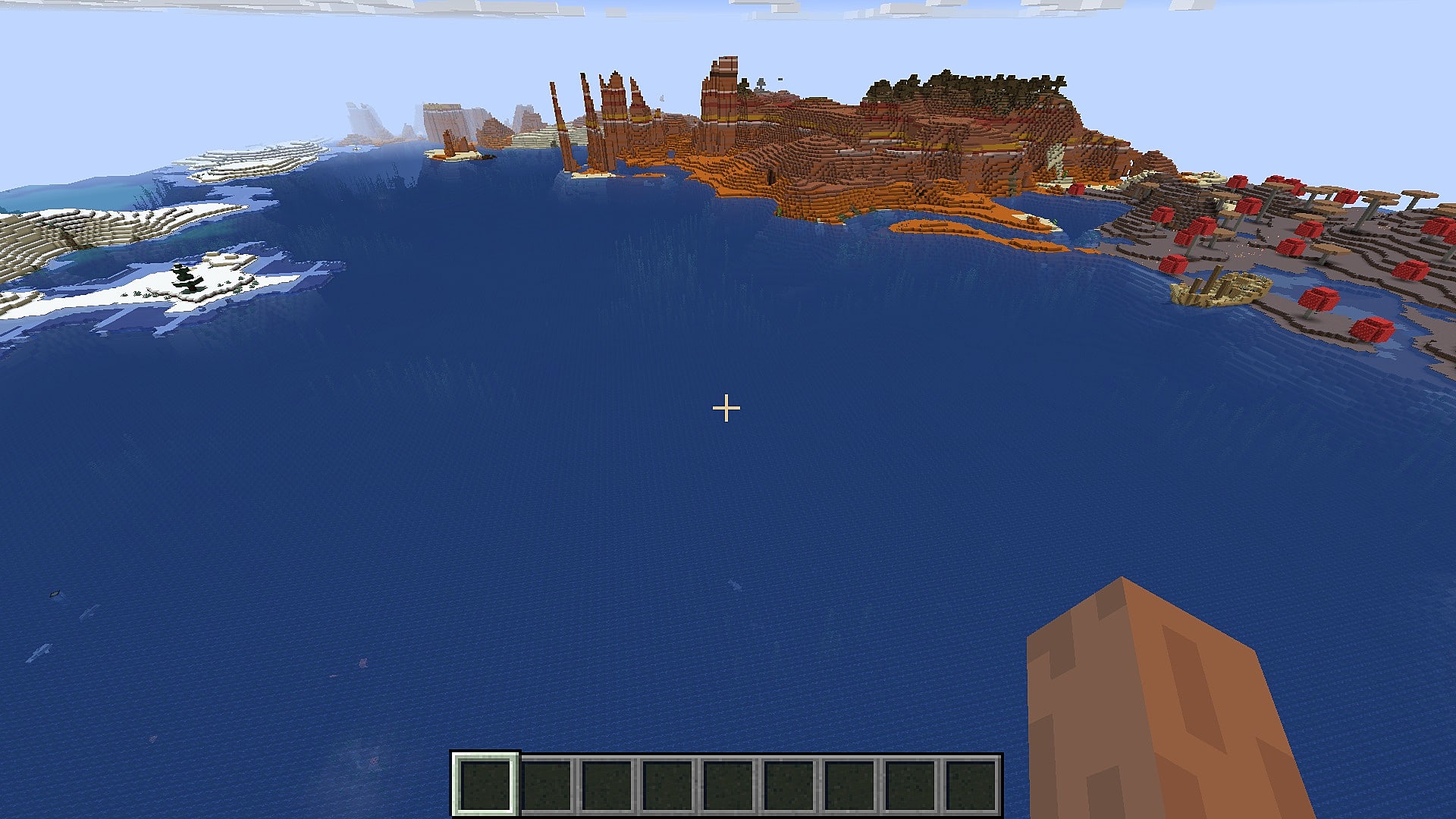The height and width of the screenshot is (819, 1456).
Task: Select the second hotbar slot
Action: [546, 781]
